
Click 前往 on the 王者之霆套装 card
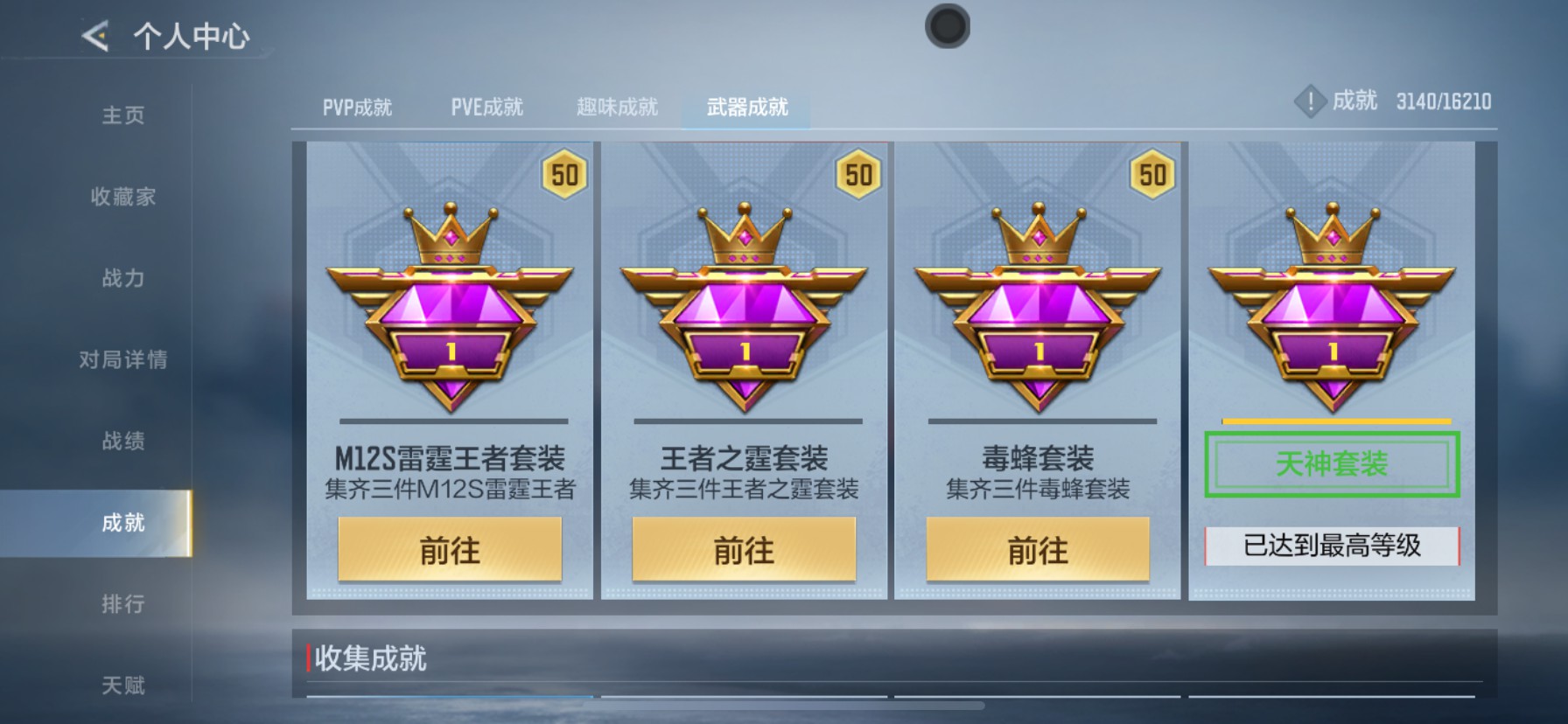click(x=744, y=551)
